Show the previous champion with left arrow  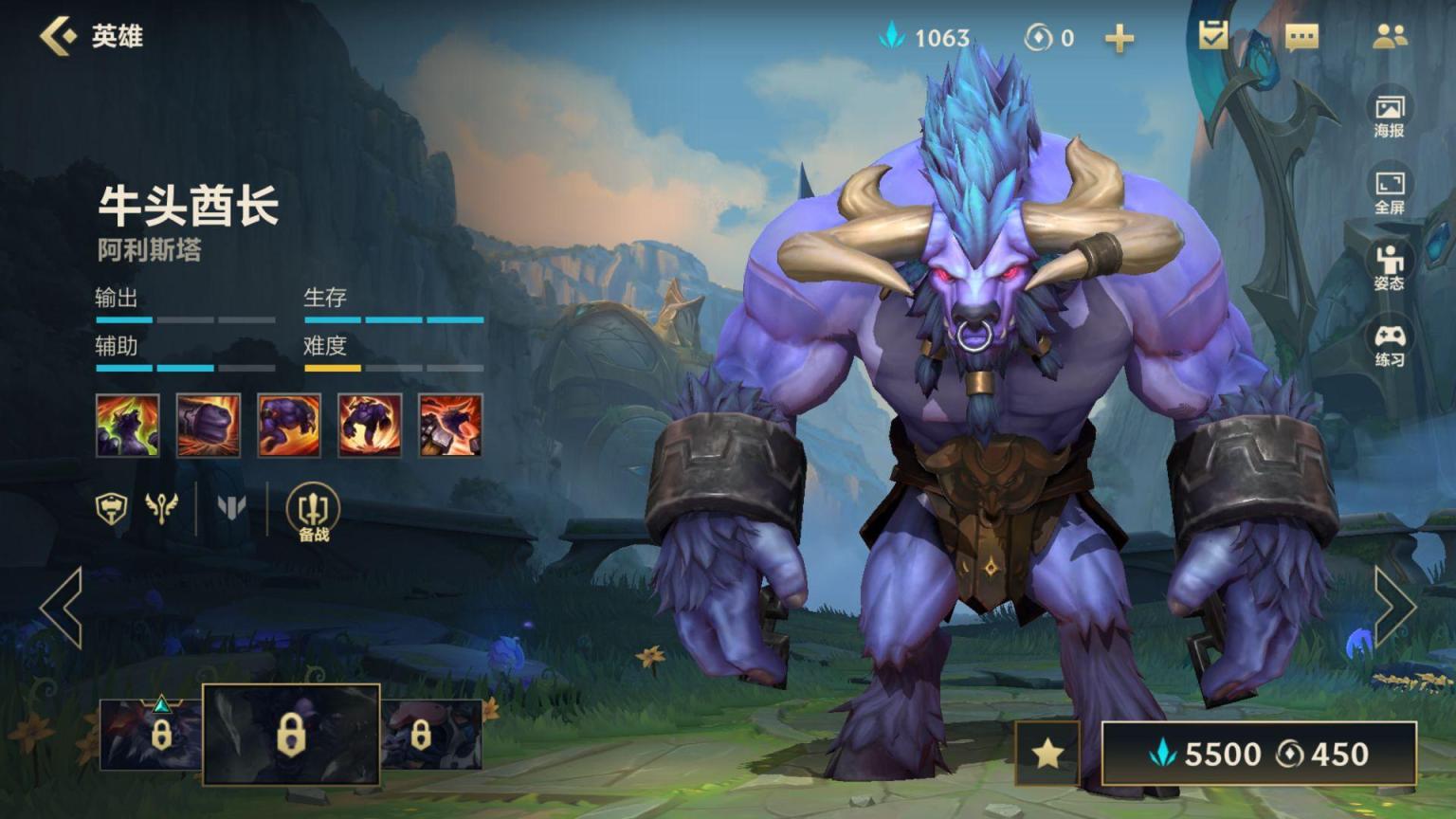pos(63,608)
